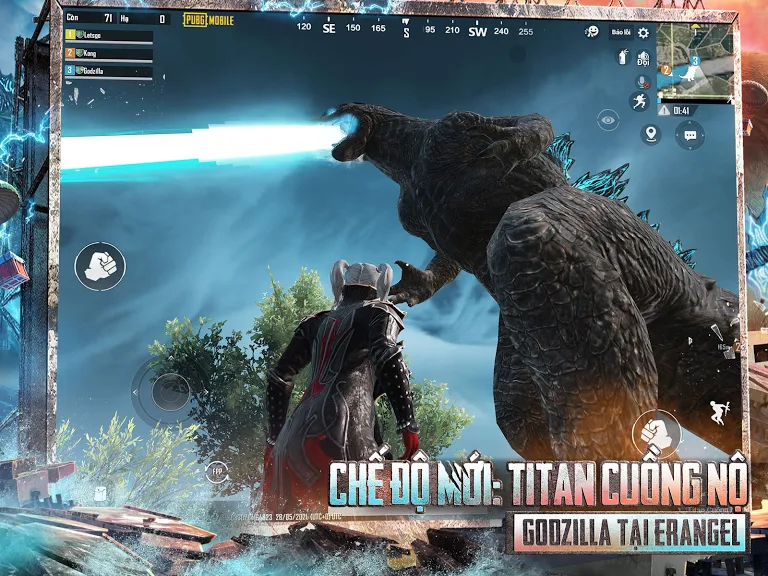The width and height of the screenshot is (768, 576).
Task: Tap the left-side fist punch button
Action: [99, 266]
